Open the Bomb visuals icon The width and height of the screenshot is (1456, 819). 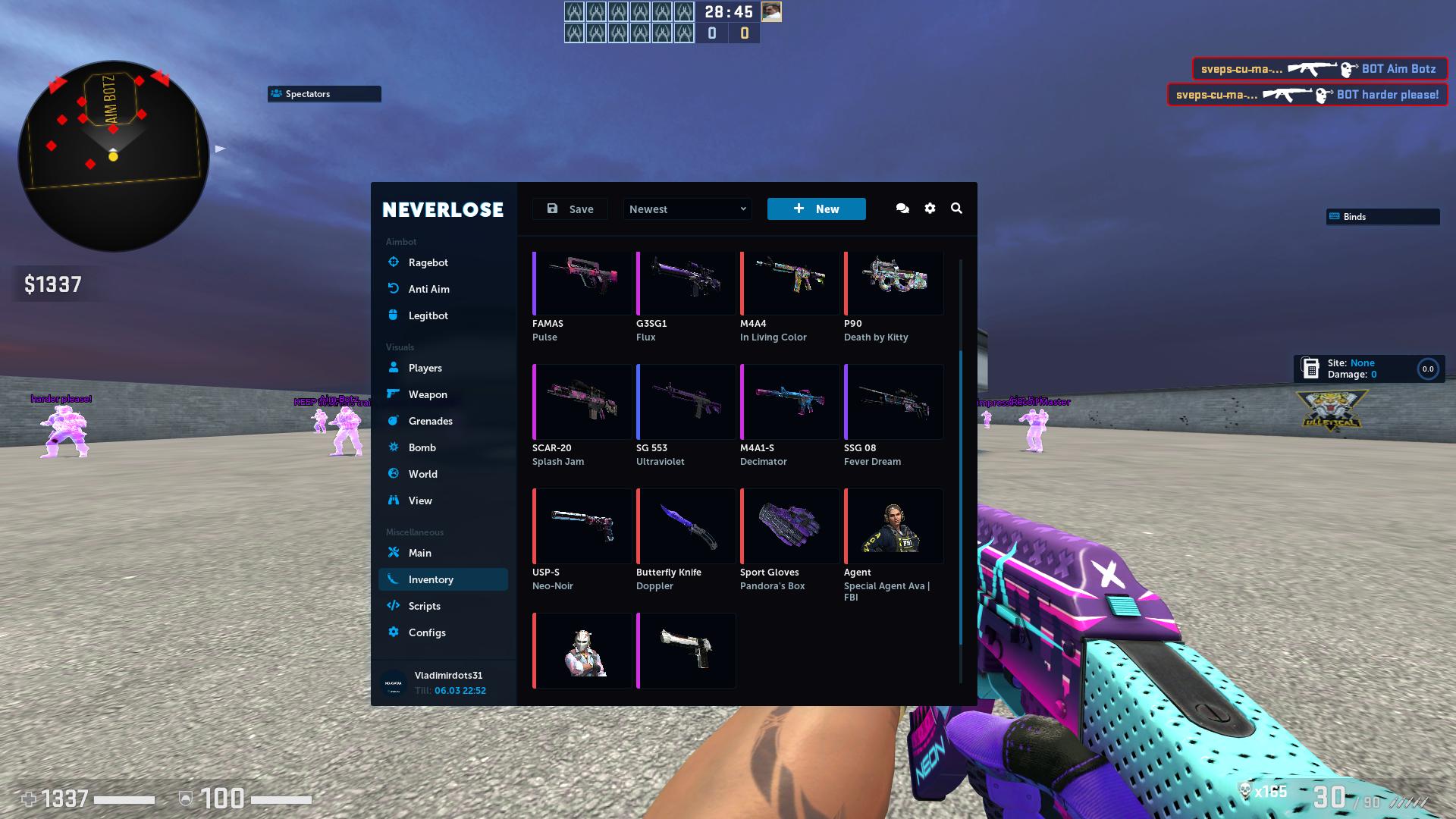point(394,447)
